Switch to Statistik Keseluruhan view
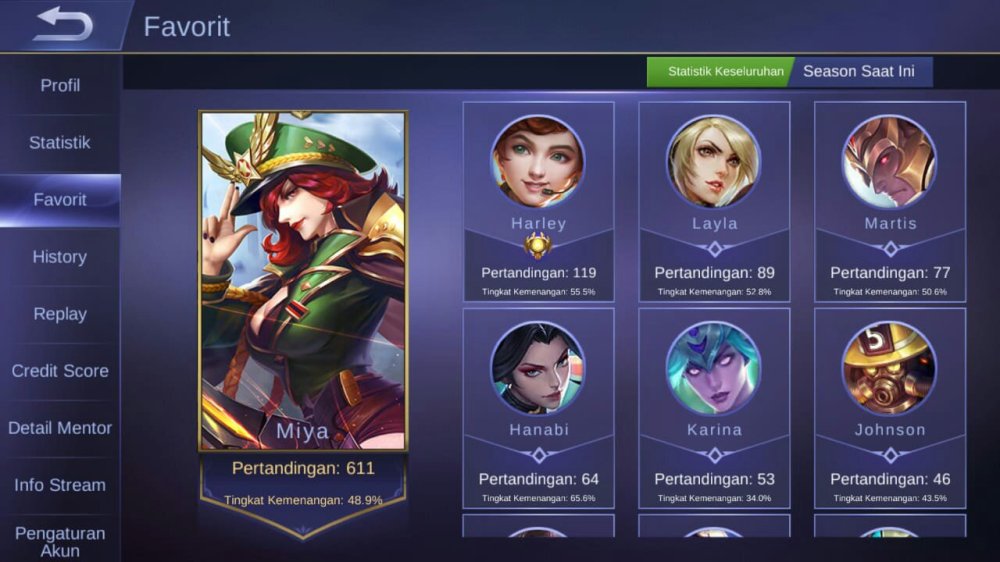1000x562 pixels. pyautogui.click(x=725, y=72)
